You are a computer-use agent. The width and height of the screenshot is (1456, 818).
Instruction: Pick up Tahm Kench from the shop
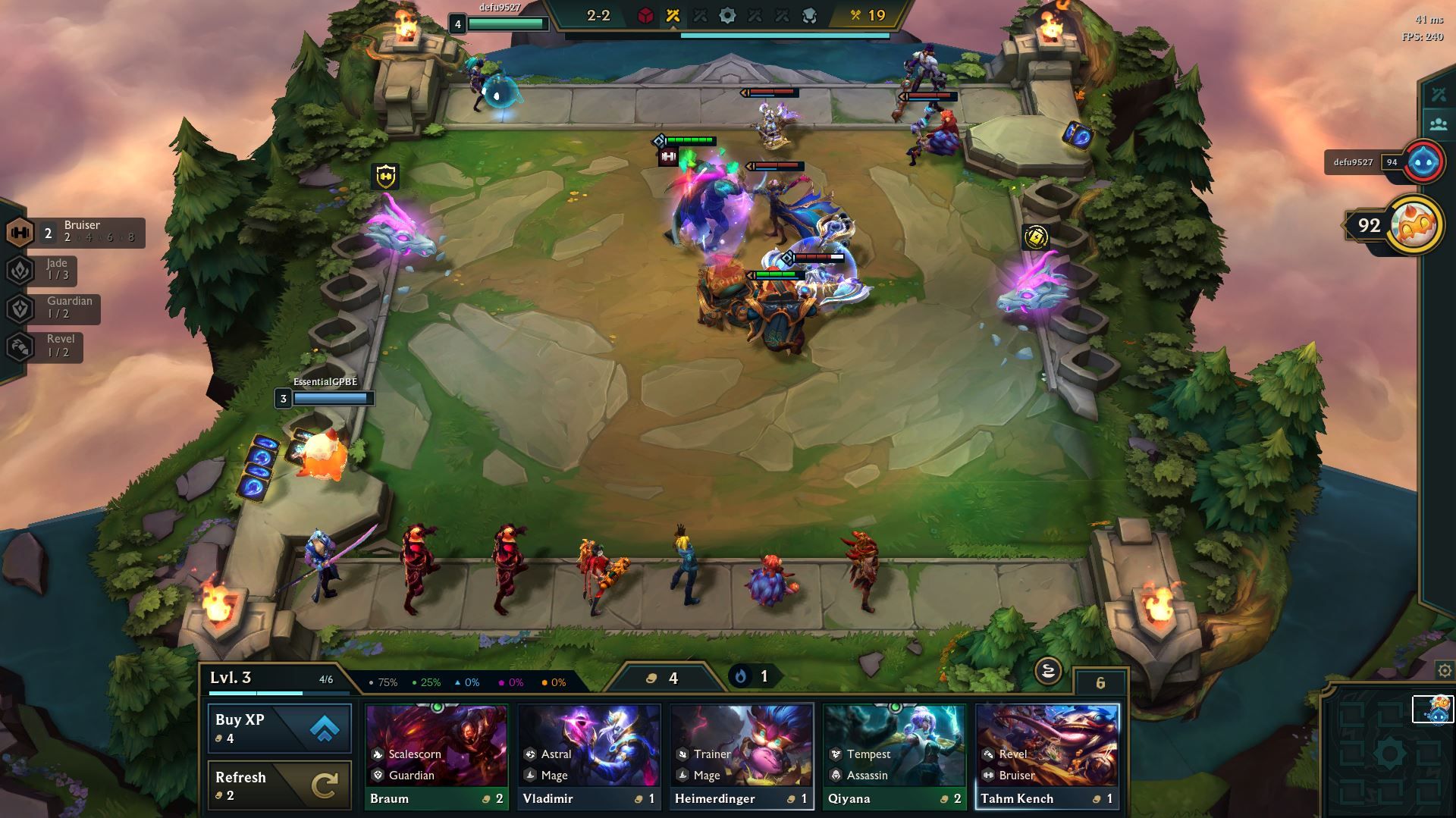pyautogui.click(x=1046, y=756)
